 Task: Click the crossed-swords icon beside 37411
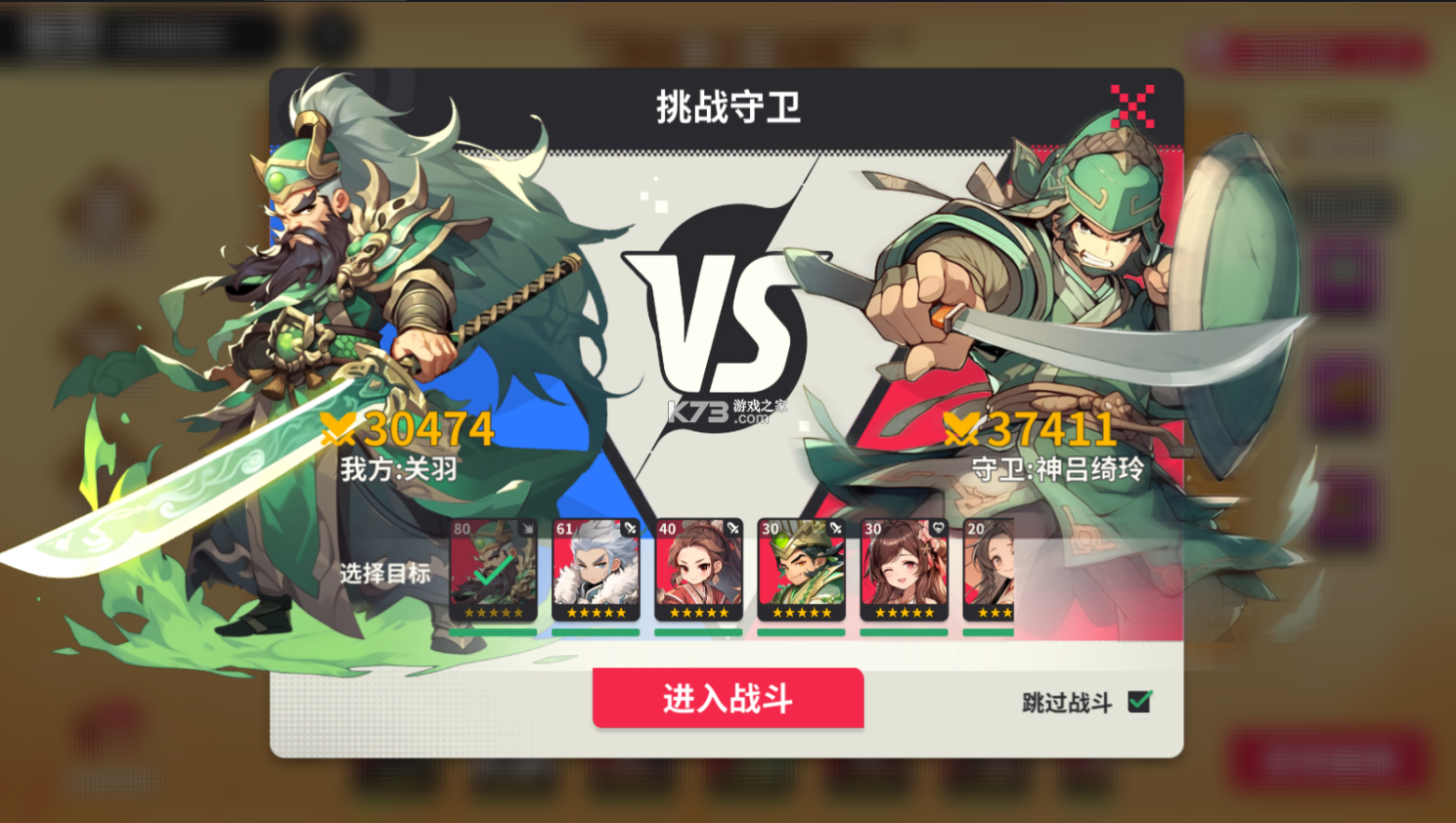964,428
